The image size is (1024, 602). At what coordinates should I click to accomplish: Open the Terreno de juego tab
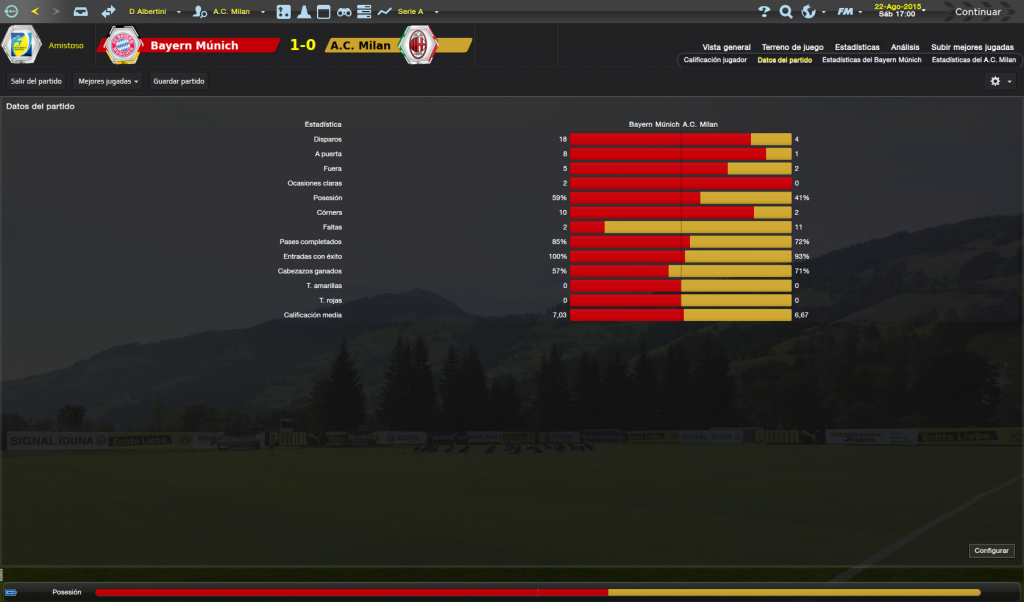792,47
